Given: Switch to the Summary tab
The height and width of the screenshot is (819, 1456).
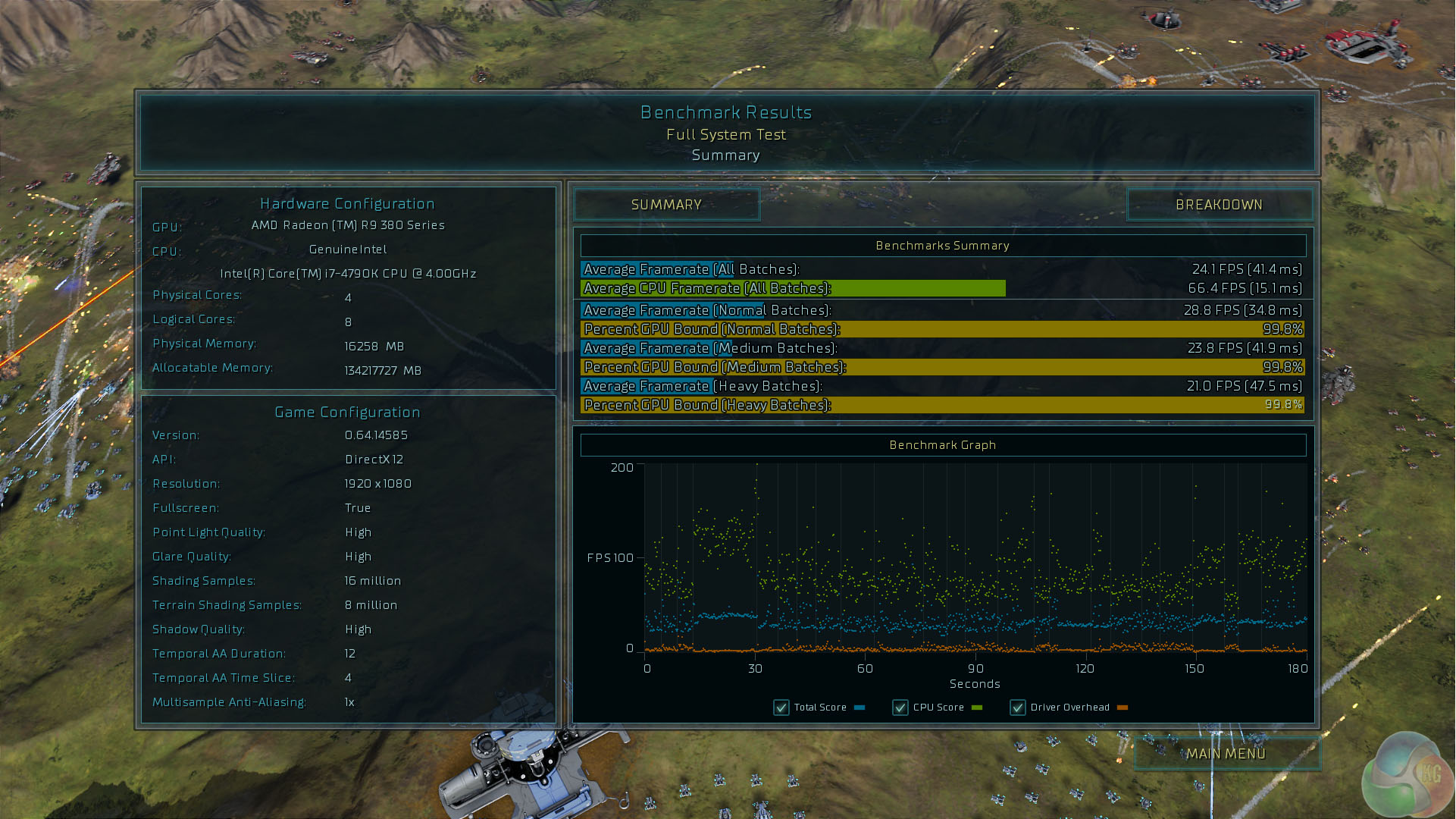Looking at the screenshot, I should pyautogui.click(x=666, y=205).
